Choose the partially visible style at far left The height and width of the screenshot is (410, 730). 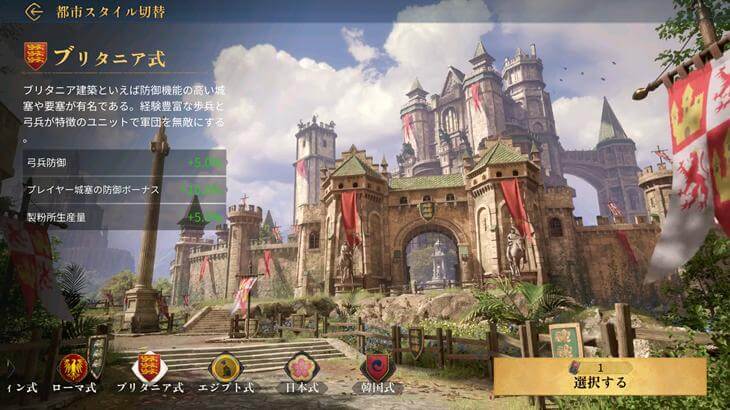(18, 385)
